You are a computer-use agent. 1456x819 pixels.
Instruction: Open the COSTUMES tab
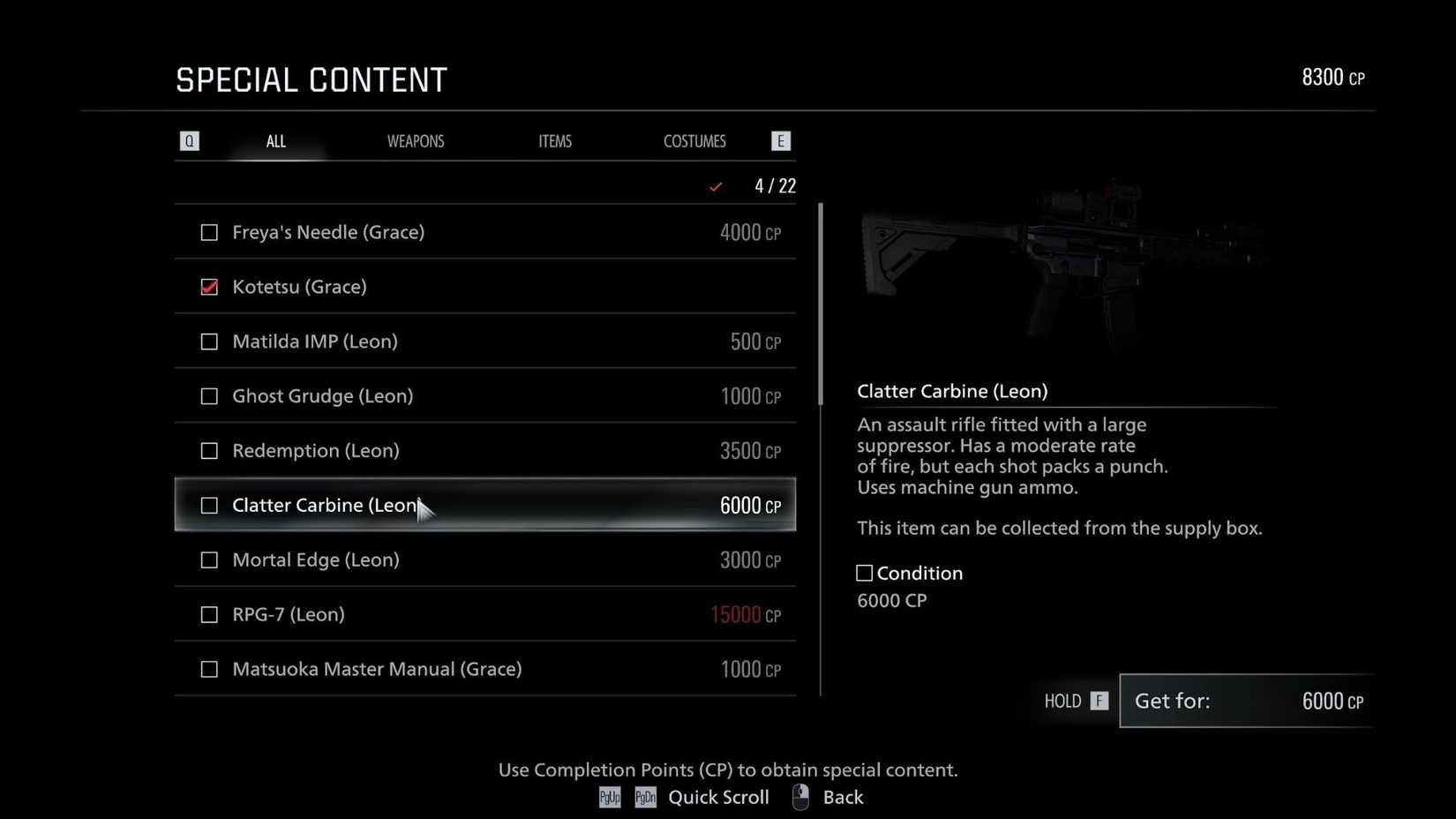point(694,140)
